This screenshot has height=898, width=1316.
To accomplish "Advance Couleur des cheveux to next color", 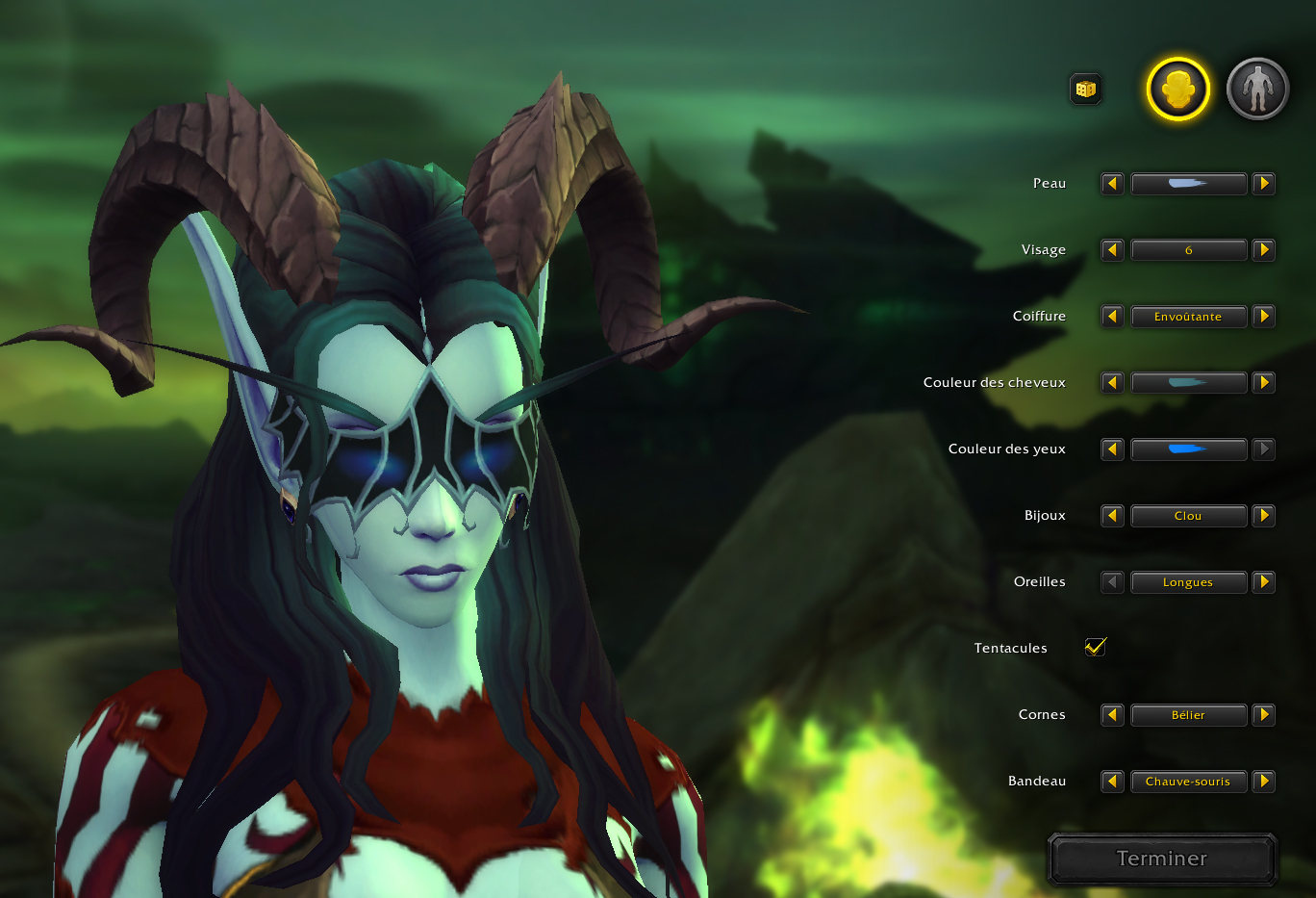I will 1263,382.
